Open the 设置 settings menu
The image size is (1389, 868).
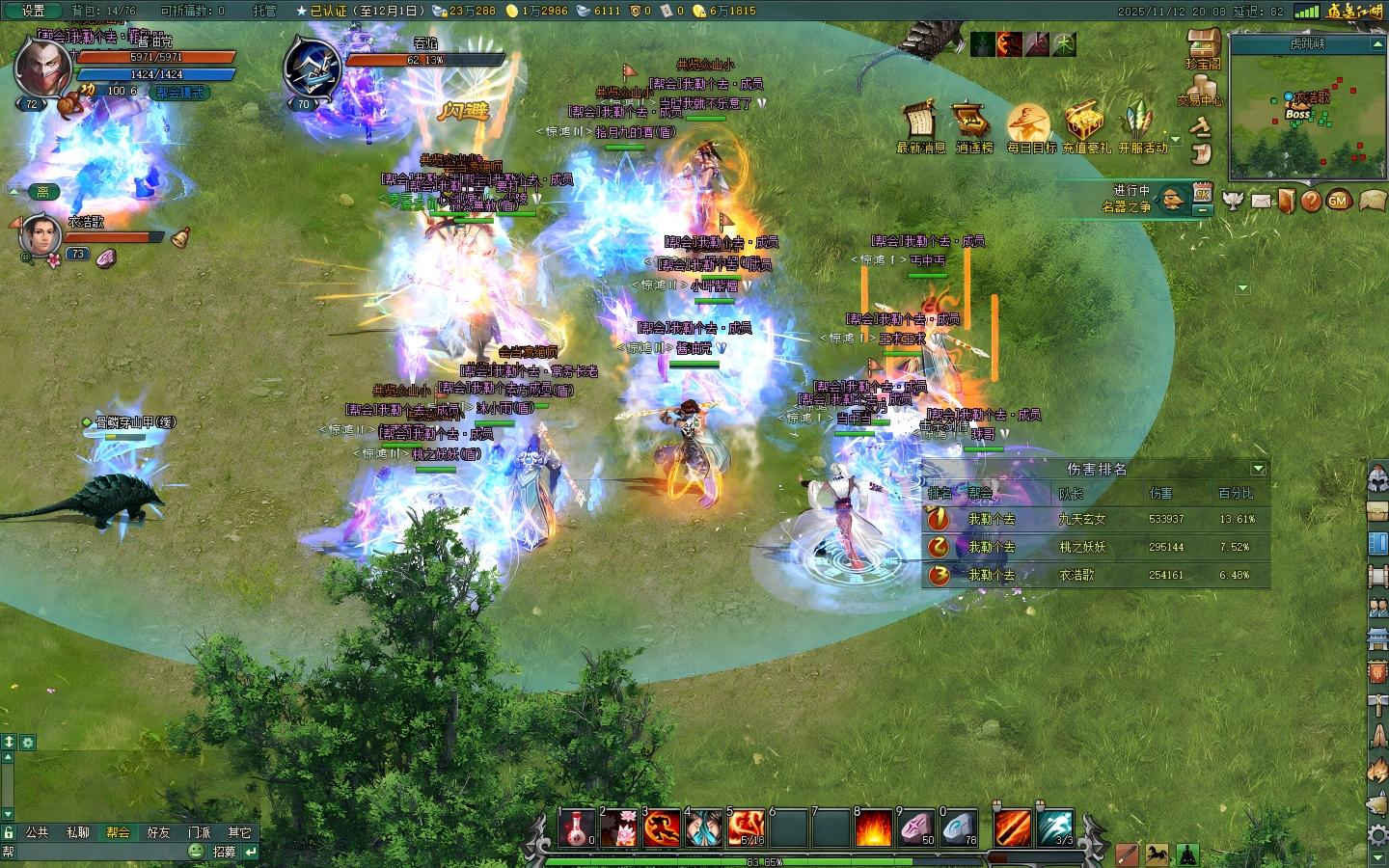tap(33, 11)
